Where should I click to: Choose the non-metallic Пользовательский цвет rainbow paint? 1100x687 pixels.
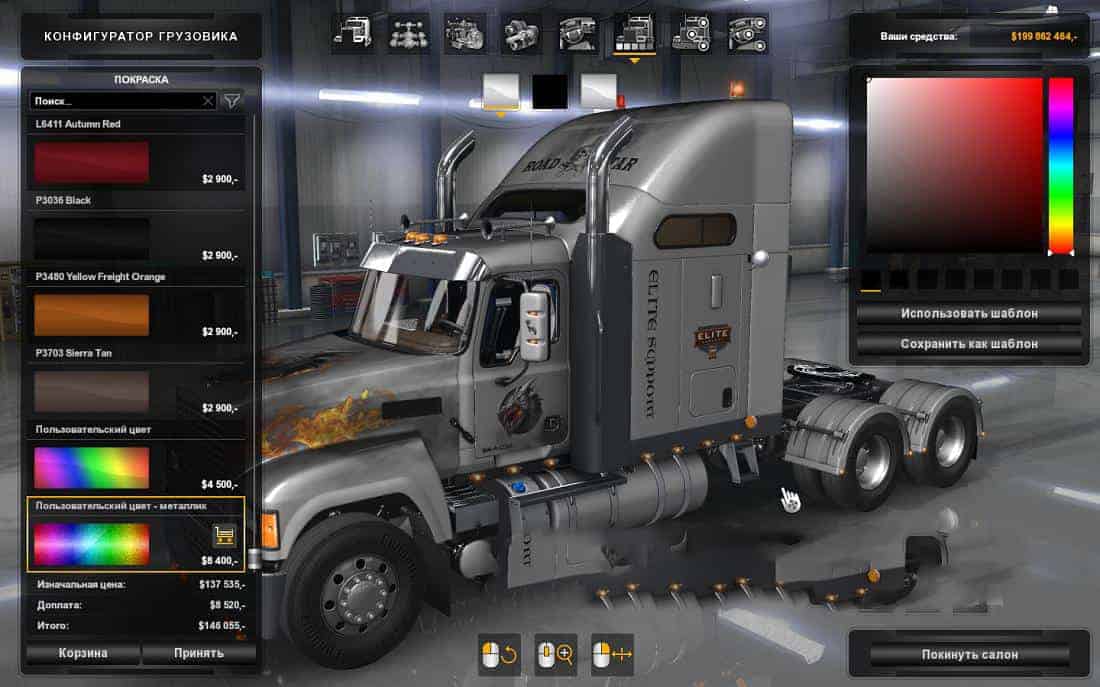pyautogui.click(x=92, y=467)
